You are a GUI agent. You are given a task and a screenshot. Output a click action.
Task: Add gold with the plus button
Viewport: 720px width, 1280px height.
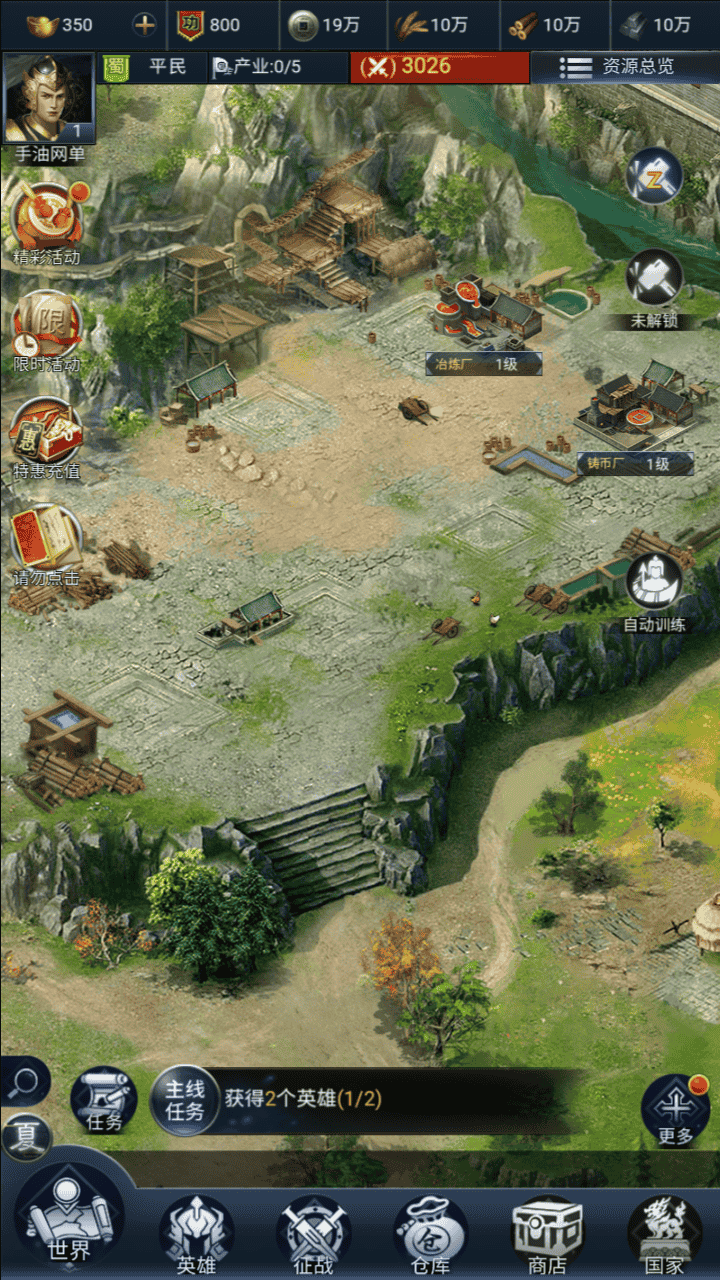[145, 25]
